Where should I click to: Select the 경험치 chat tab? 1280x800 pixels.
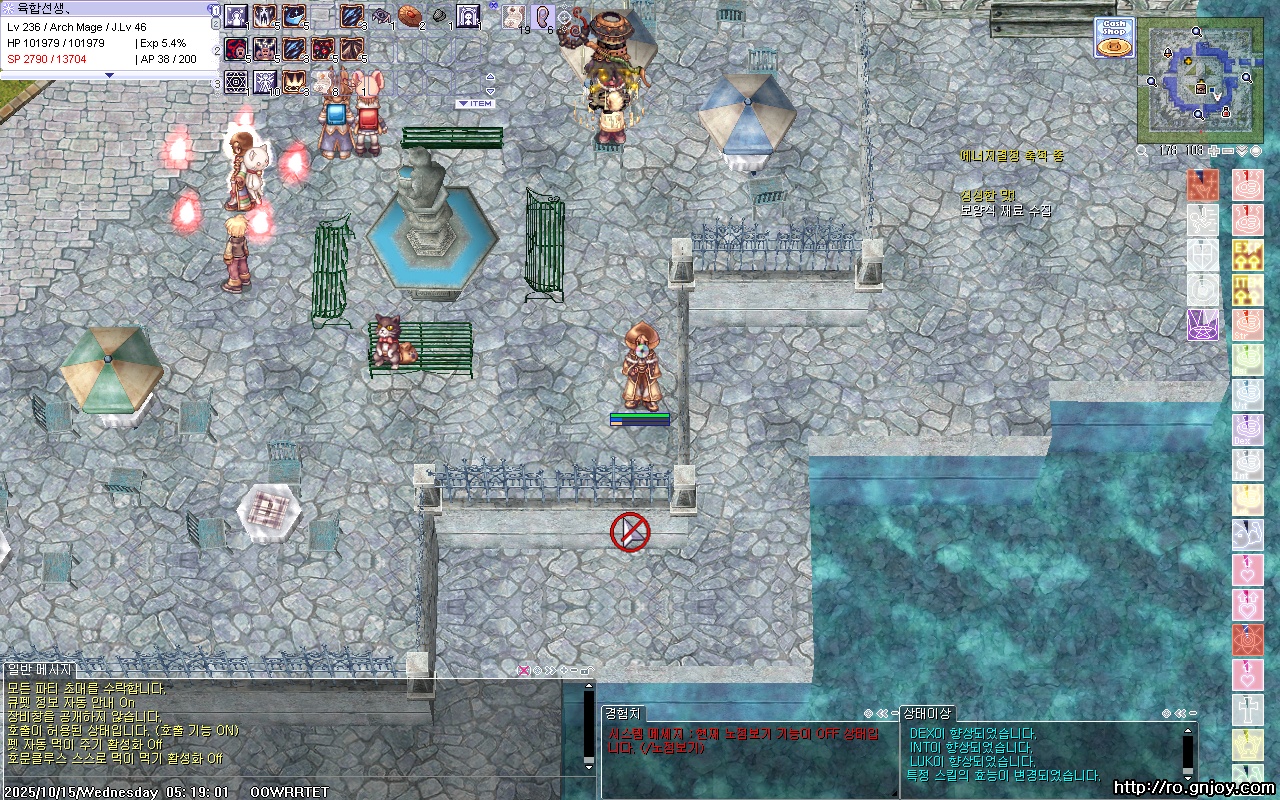point(623,713)
